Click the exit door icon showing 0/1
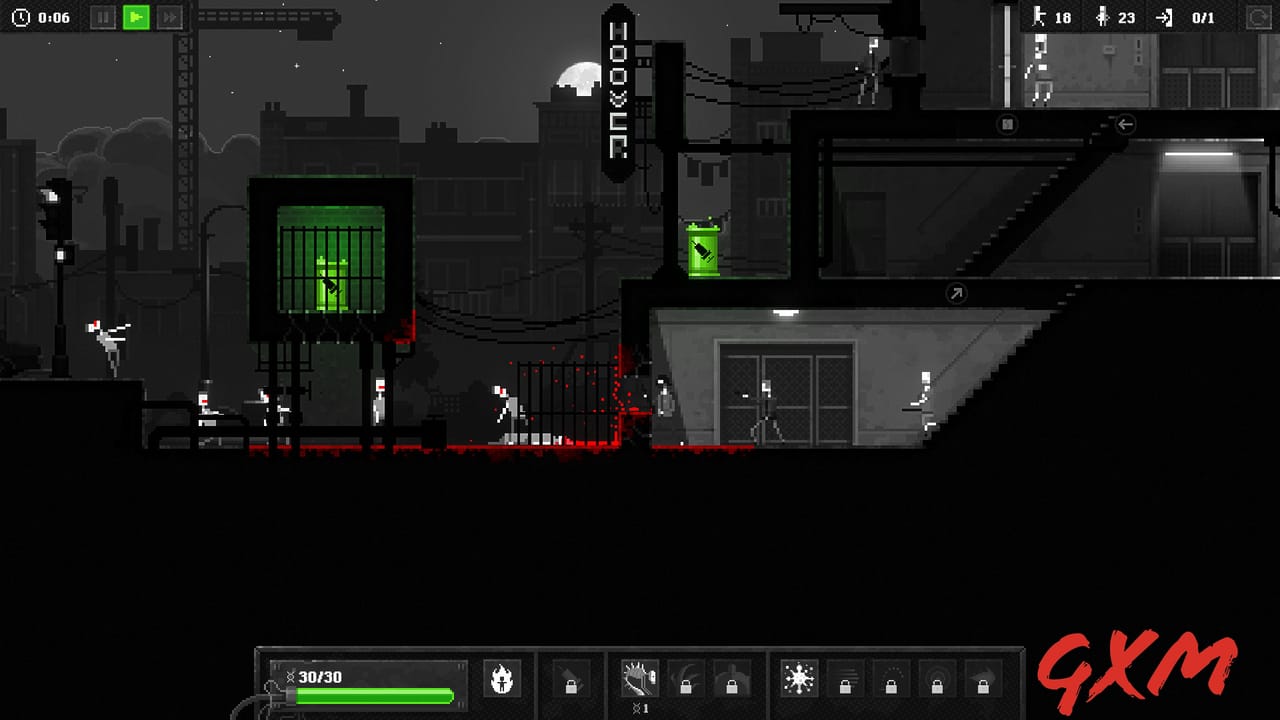The width and height of the screenshot is (1280, 720). pos(1166,17)
